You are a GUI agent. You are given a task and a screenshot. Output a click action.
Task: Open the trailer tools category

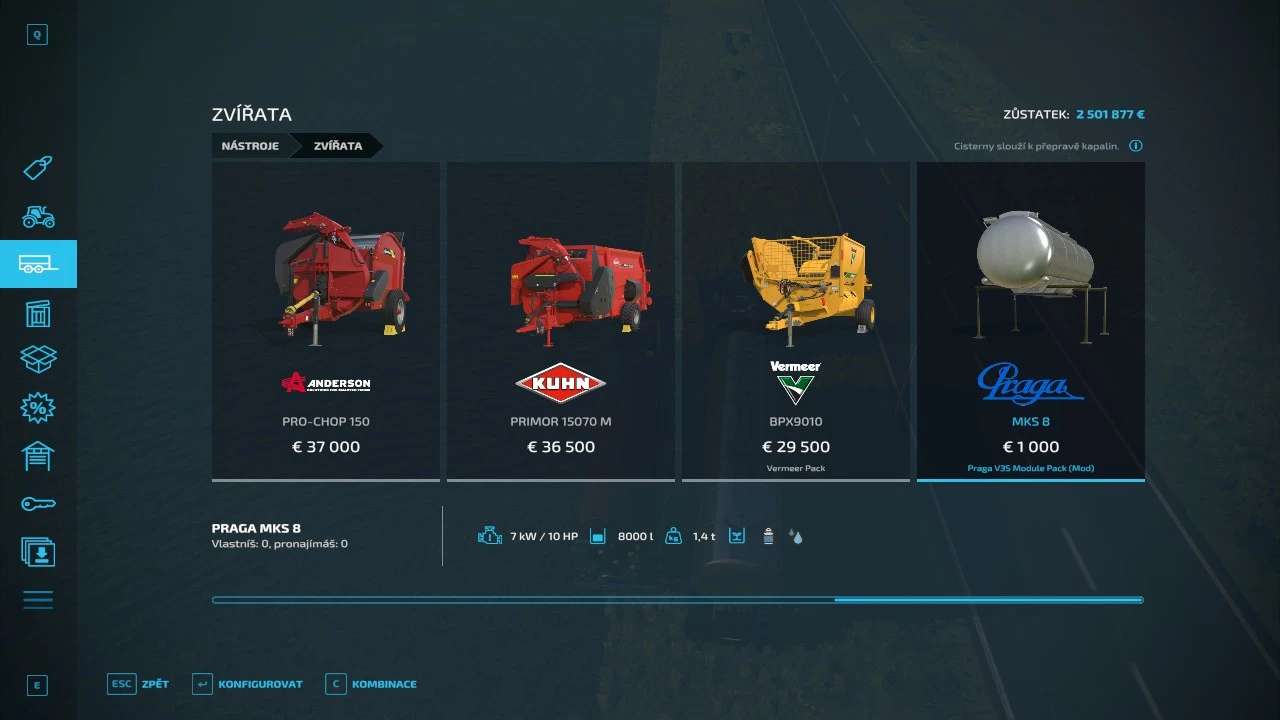pos(38,264)
